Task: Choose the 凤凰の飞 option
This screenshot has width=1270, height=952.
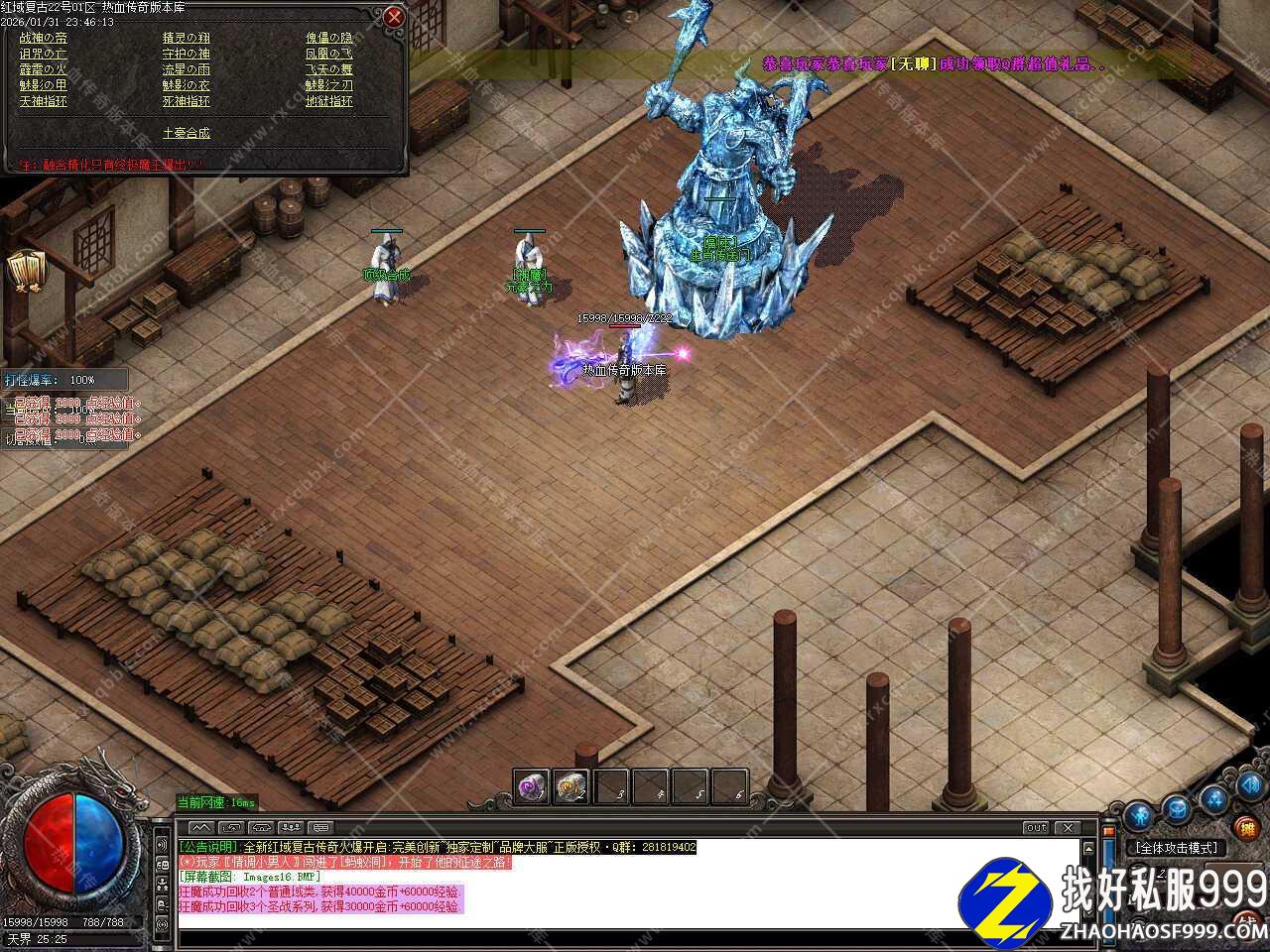Action: pyautogui.click(x=329, y=54)
